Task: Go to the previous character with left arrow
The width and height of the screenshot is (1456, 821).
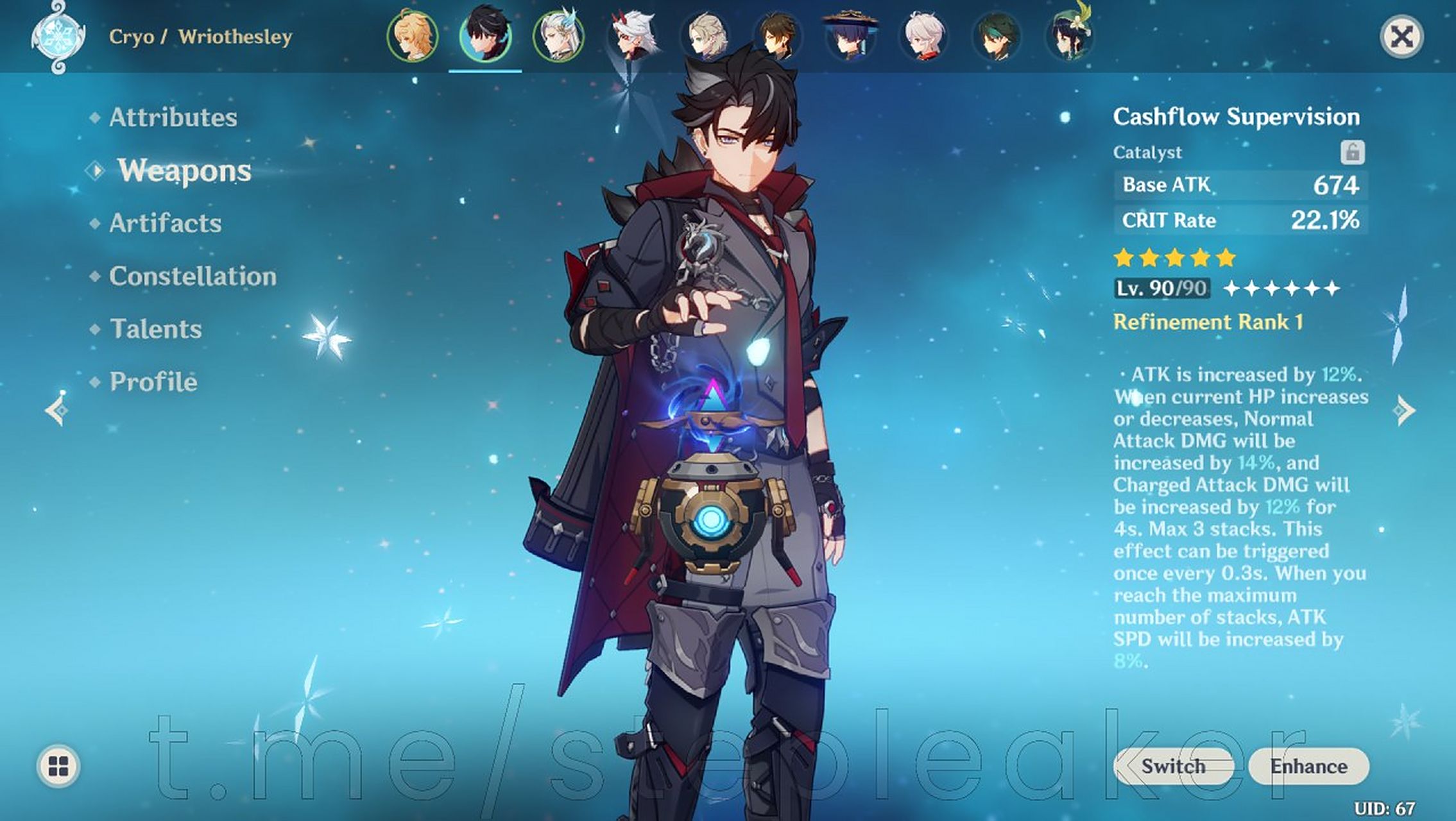Action: [57, 410]
